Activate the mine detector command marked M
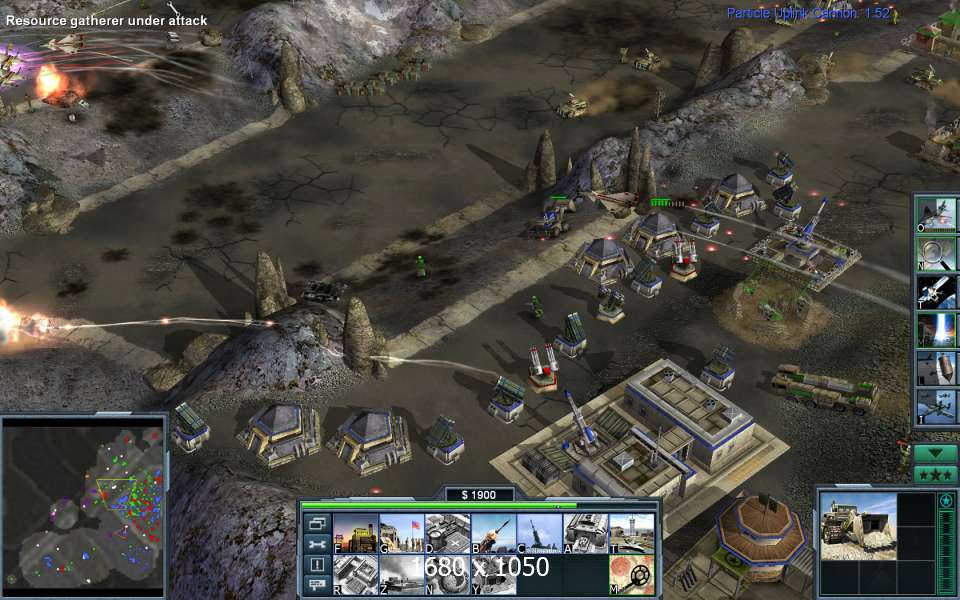The width and height of the screenshot is (960, 600). 632,575
